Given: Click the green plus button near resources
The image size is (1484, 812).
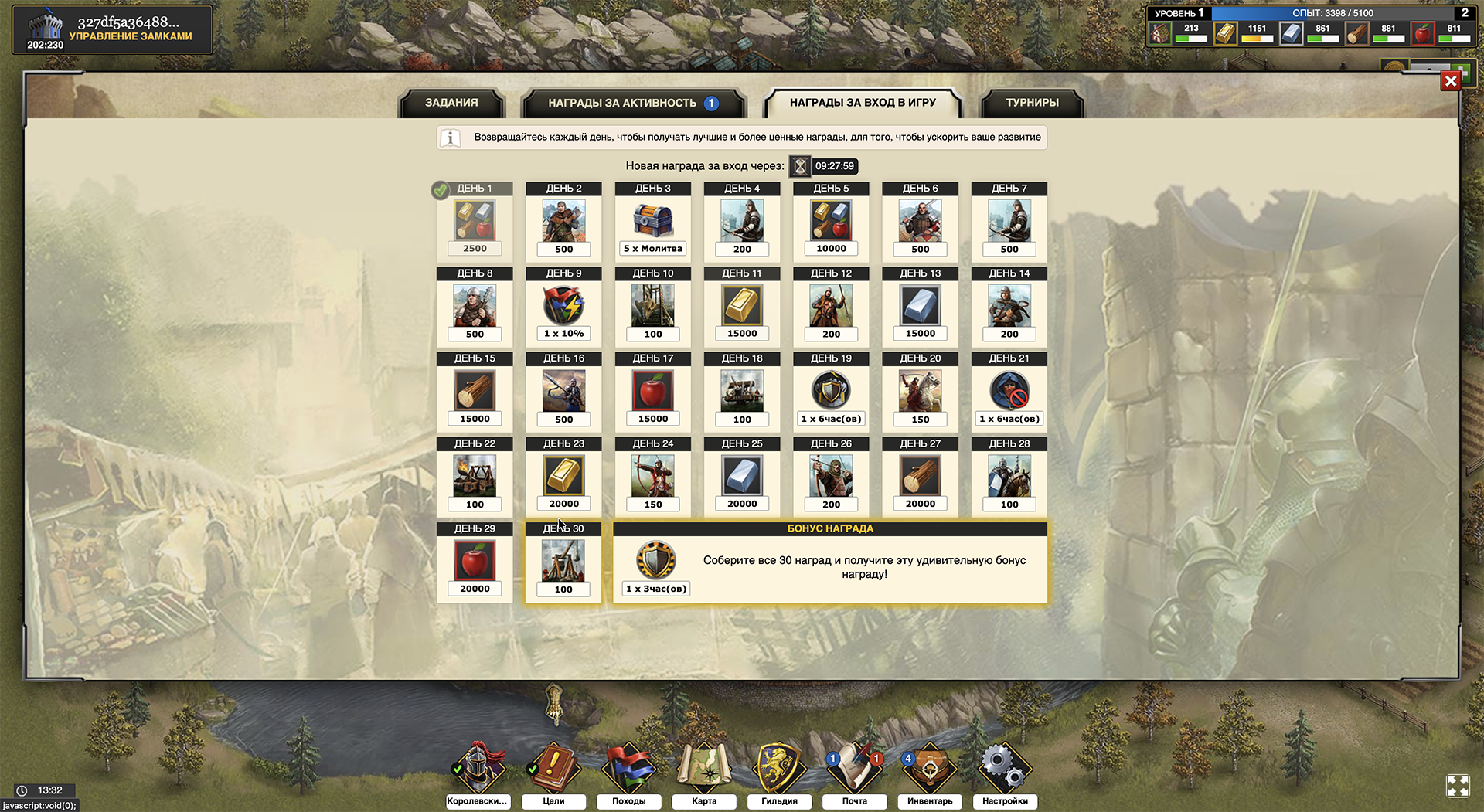Looking at the screenshot, I should 1465,73.
